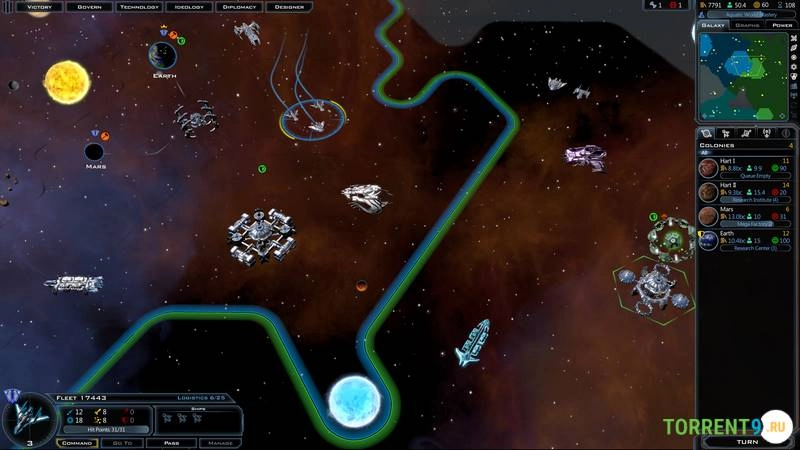Choose the Command fleet action
This screenshot has width=800, height=450.
77,441
